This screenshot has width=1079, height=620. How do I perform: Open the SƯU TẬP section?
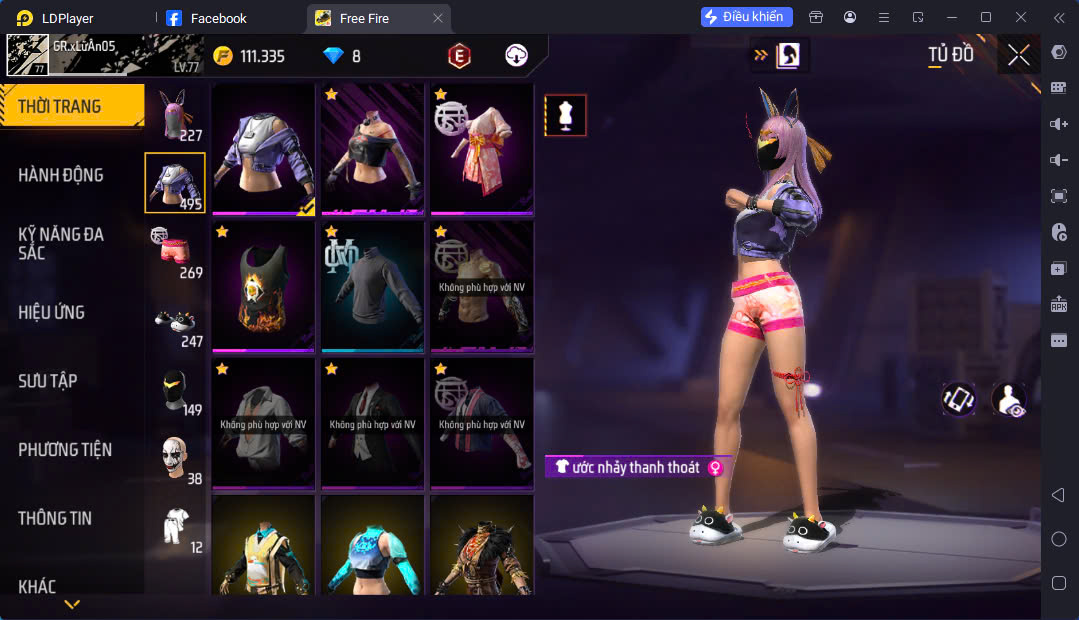[x=48, y=381]
